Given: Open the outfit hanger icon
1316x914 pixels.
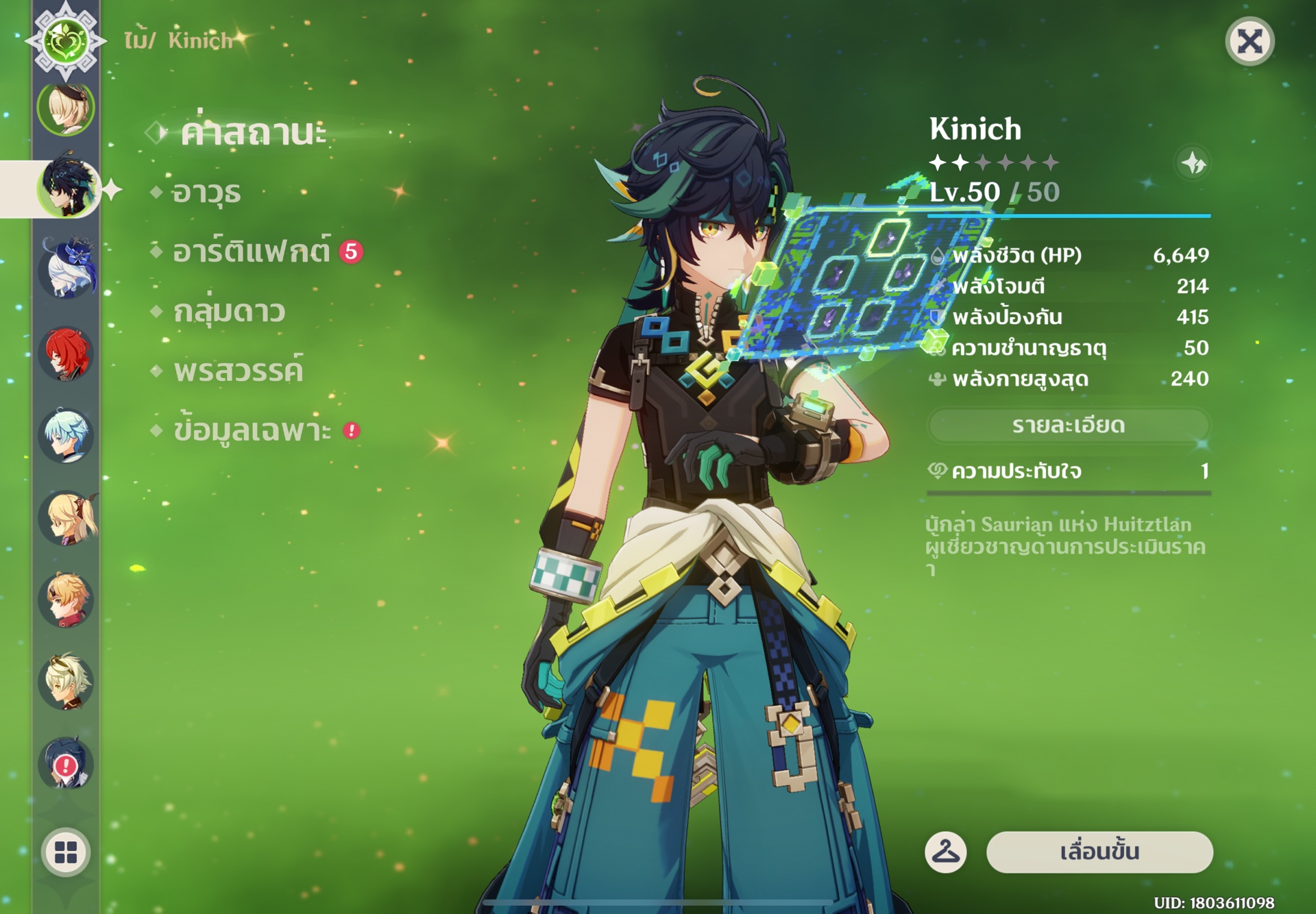Looking at the screenshot, I should pyautogui.click(x=946, y=852).
